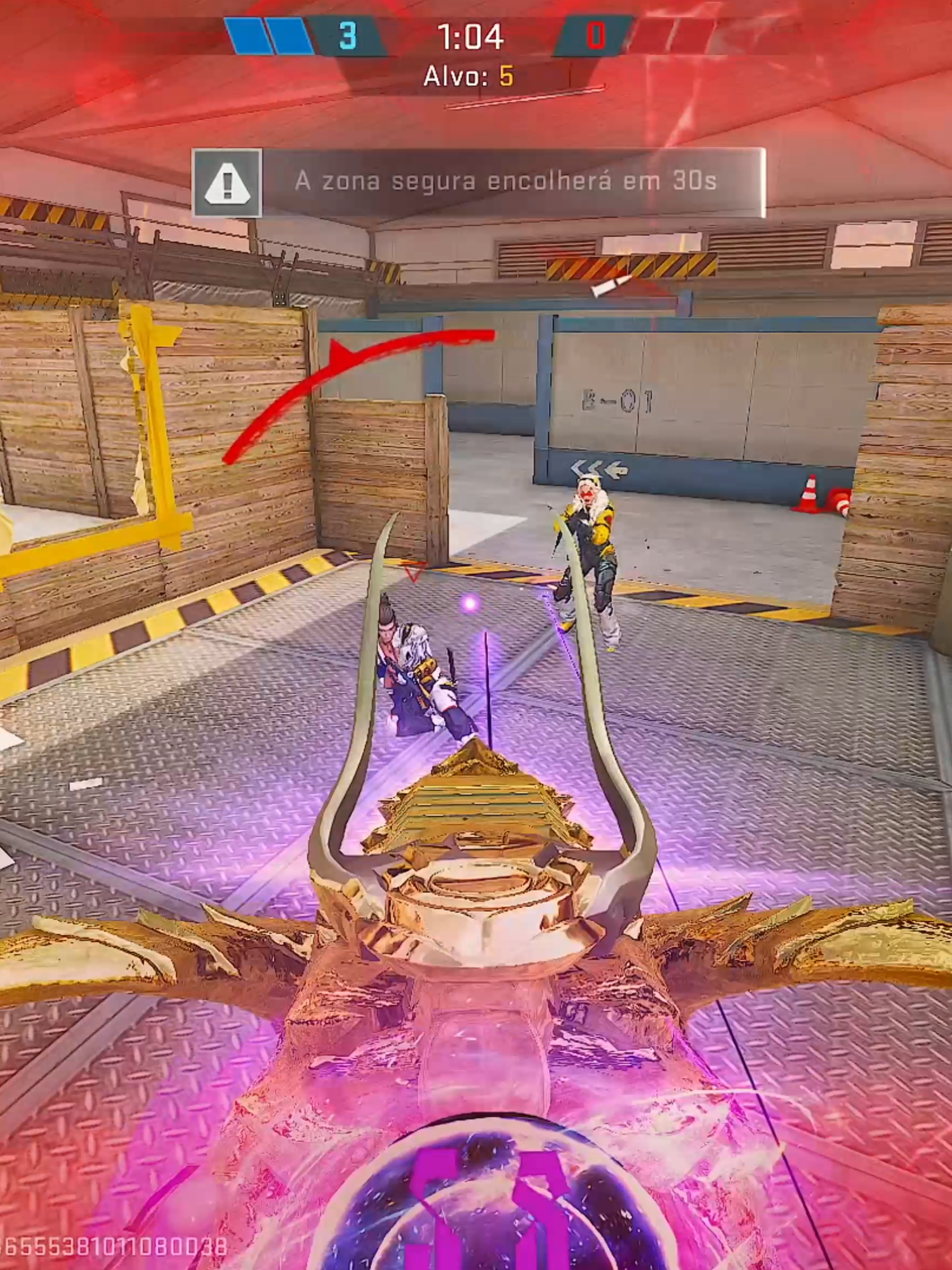Viewport: 952px width, 1270px height.
Task: Tap the warning triangle icon on the alert banner
Action: point(228,182)
